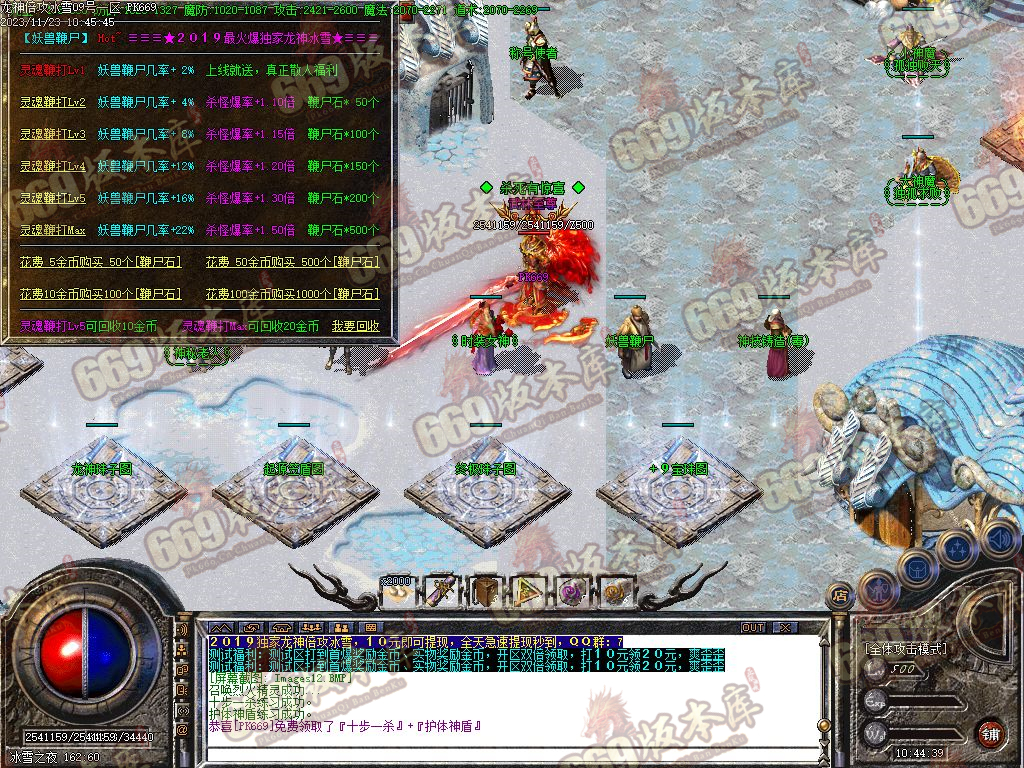This screenshot has height=768, width=1024.
Task: Click the 灵魂鞭打Lv4 upgrade link
Action: click(52, 166)
